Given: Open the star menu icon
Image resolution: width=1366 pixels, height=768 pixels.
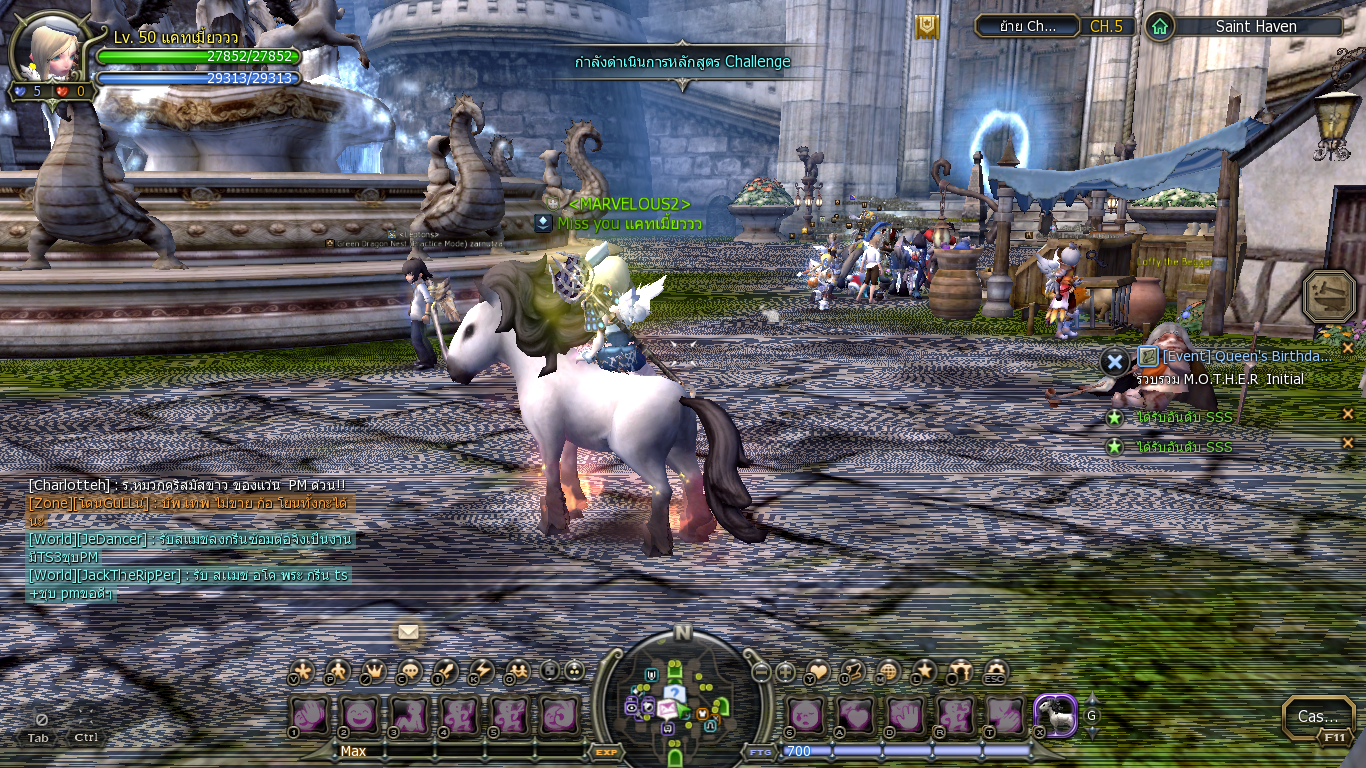Looking at the screenshot, I should pos(925,671).
